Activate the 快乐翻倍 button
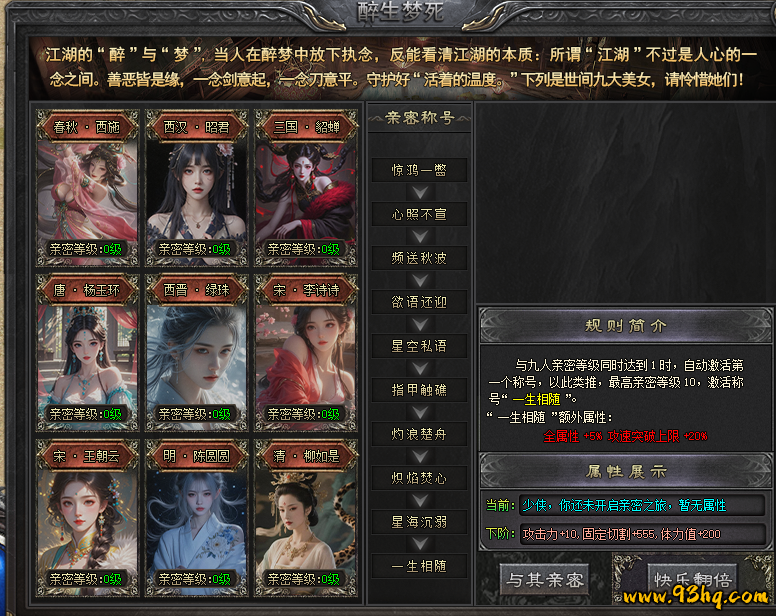 [692, 579]
